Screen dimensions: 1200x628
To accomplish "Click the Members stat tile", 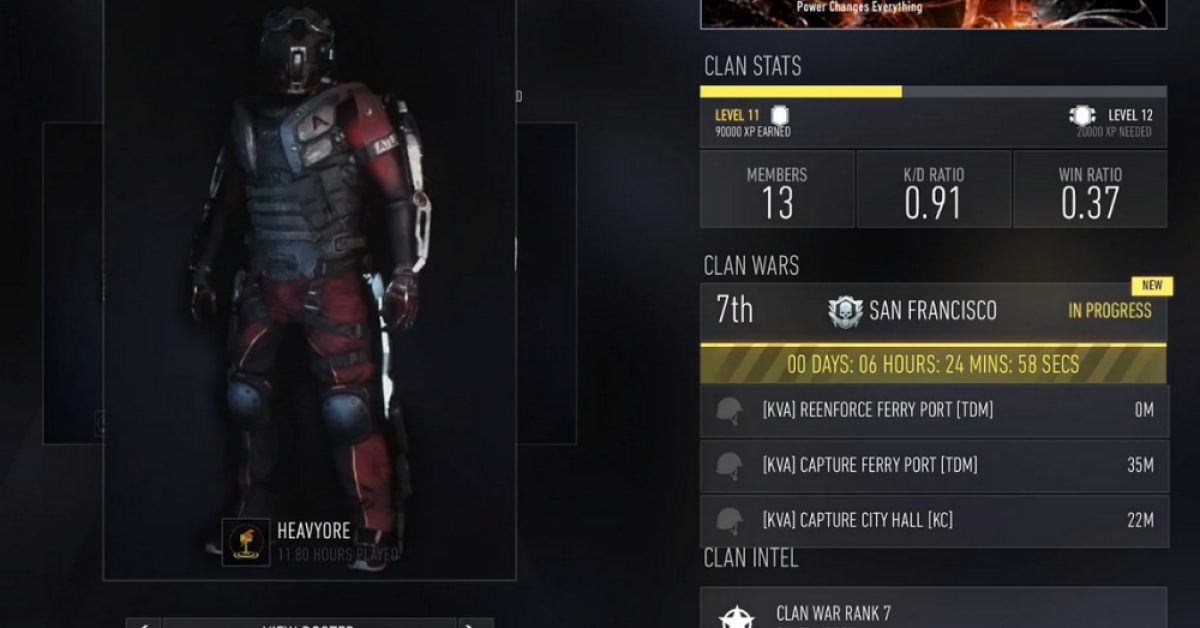I will click(777, 190).
